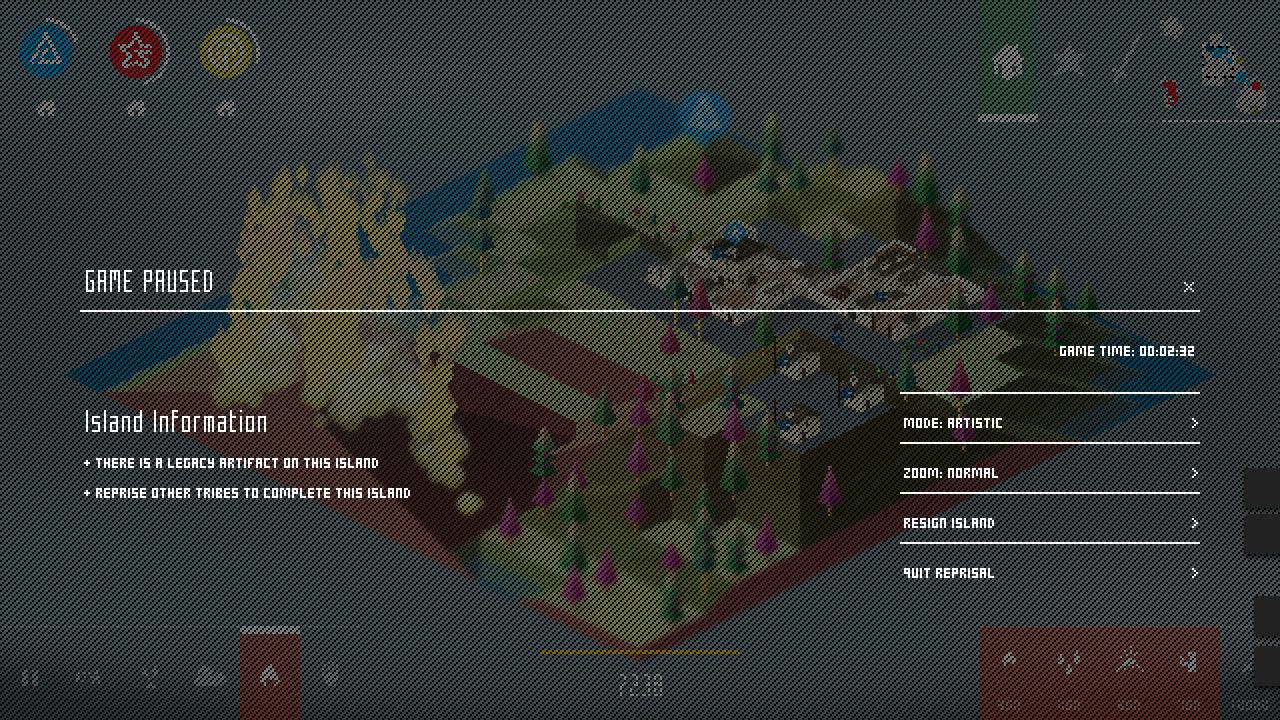Close the Game Paused menu
The image size is (1280, 720).
click(1188, 287)
